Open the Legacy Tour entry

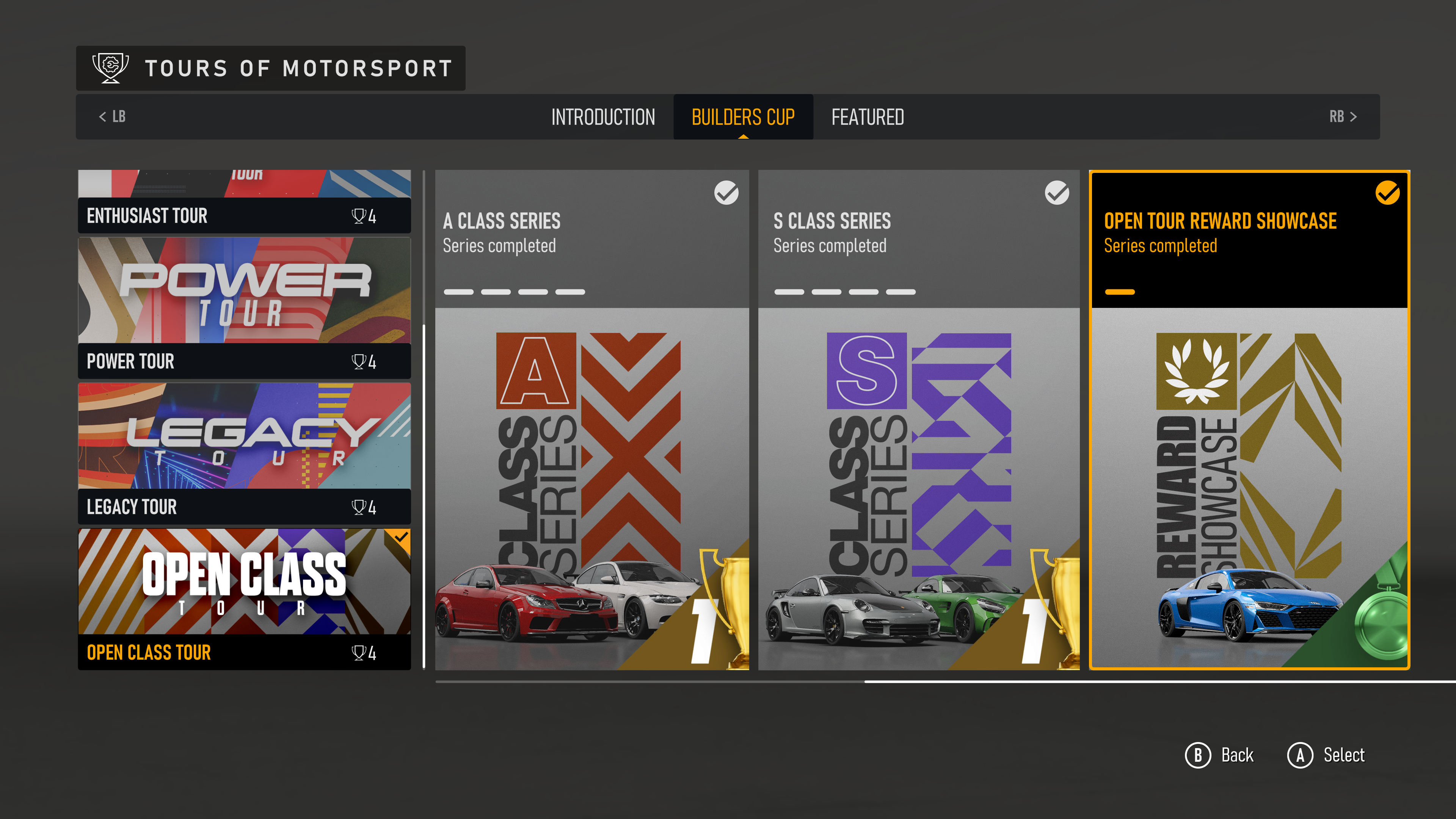point(244,453)
